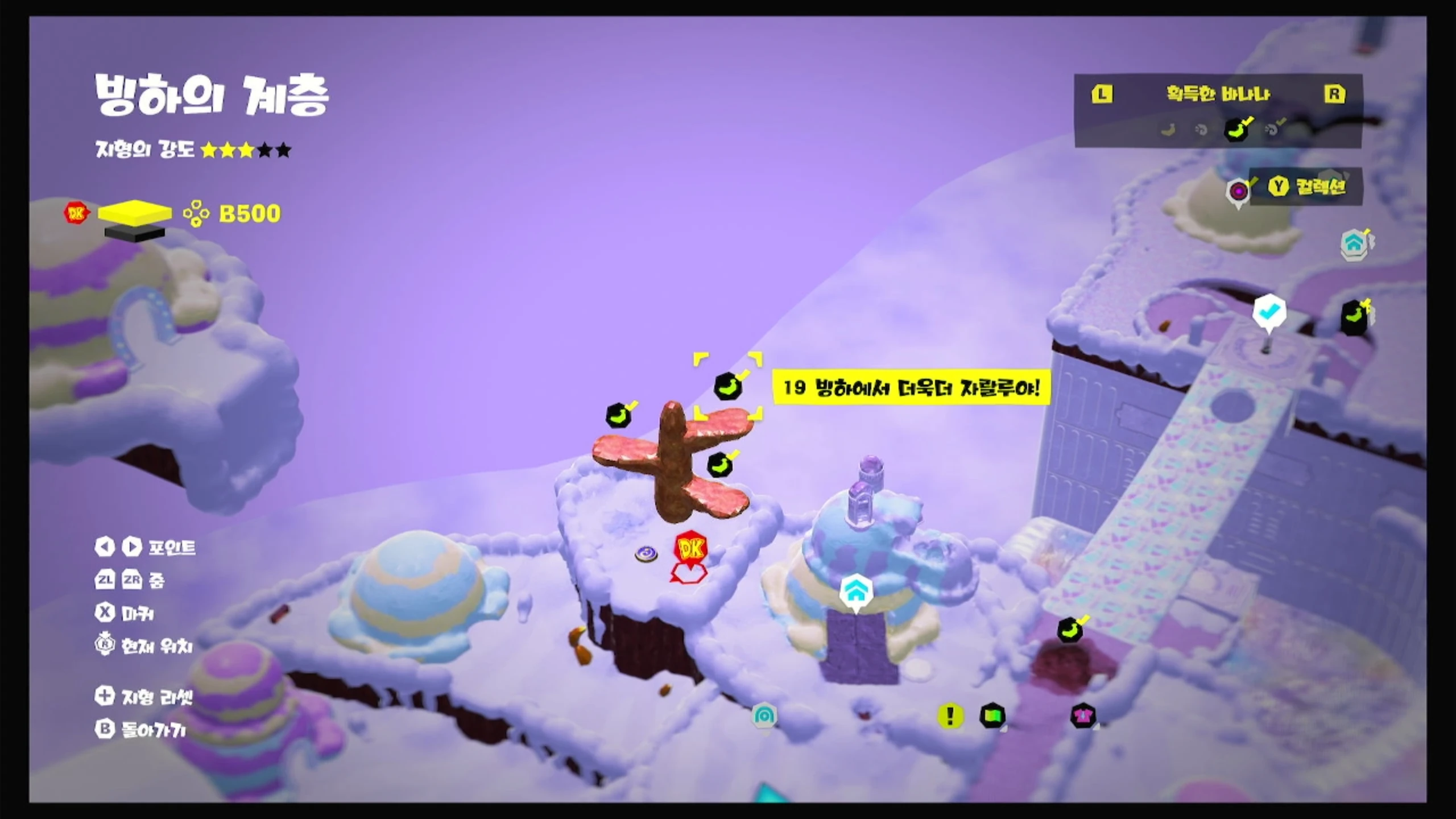
Task: Select the teal arch marker on the snow
Action: [764, 715]
